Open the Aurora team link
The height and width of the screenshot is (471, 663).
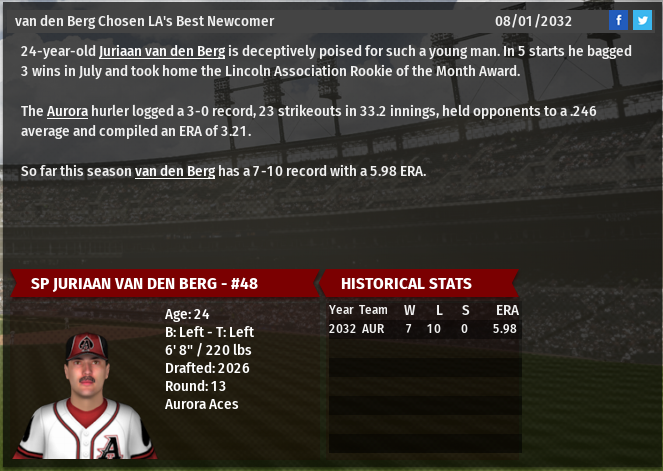(x=67, y=110)
